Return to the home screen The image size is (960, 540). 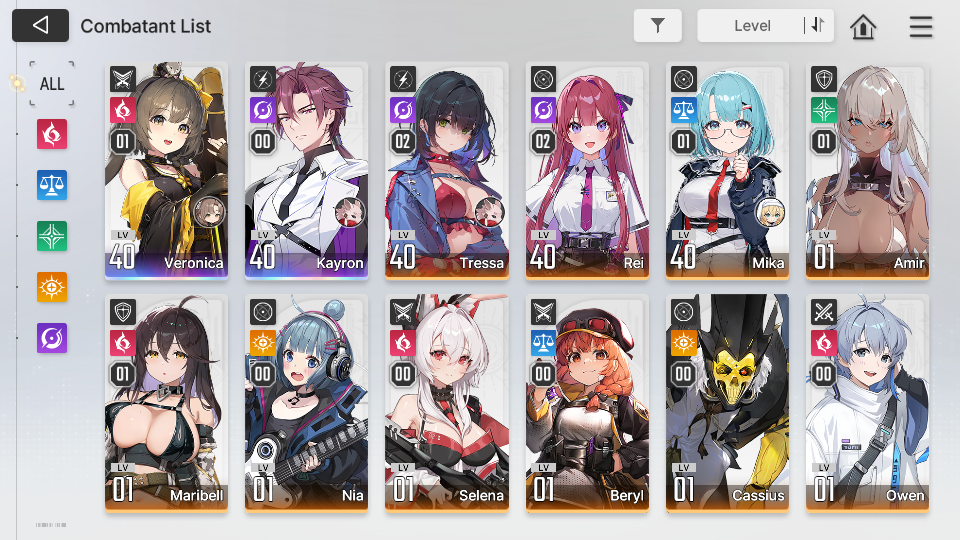tap(863, 27)
